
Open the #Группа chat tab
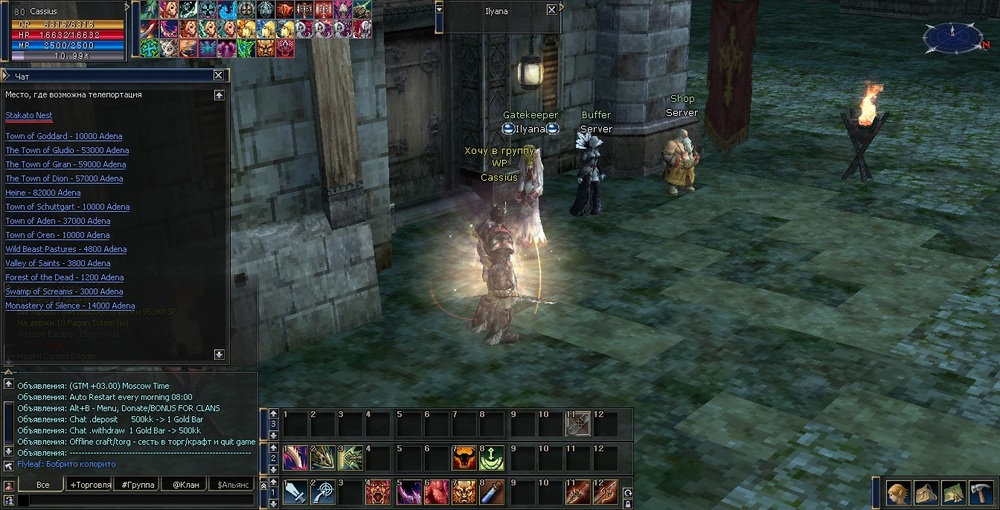[x=138, y=484]
